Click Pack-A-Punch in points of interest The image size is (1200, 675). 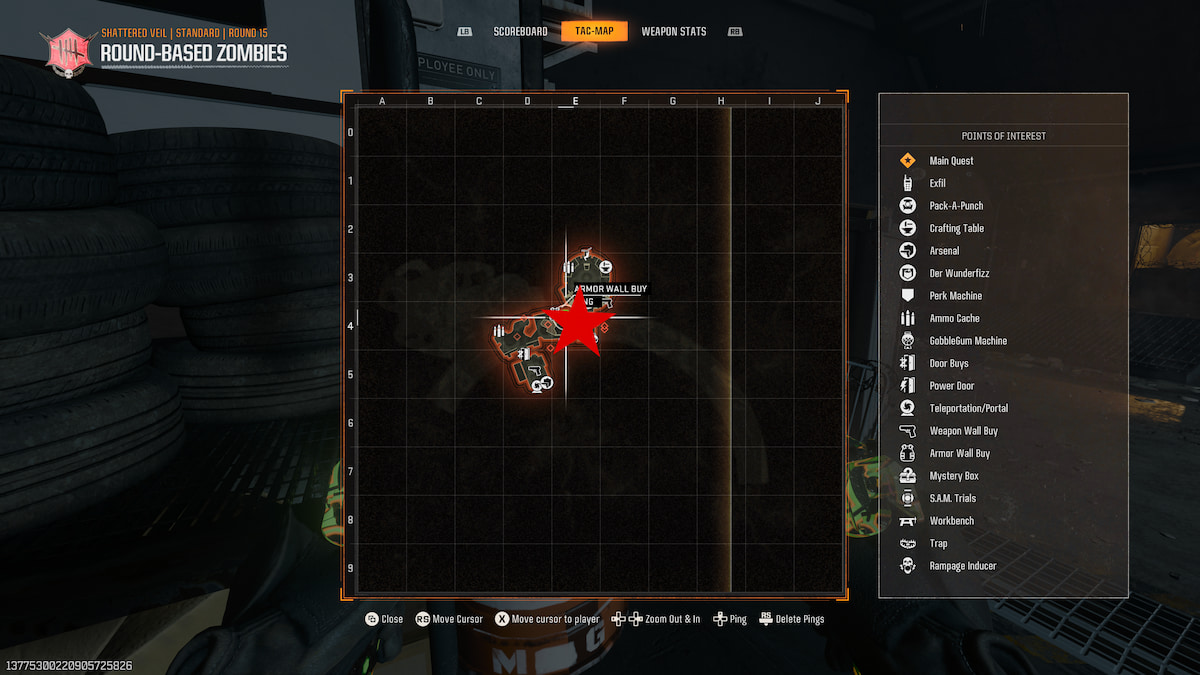tap(956, 206)
